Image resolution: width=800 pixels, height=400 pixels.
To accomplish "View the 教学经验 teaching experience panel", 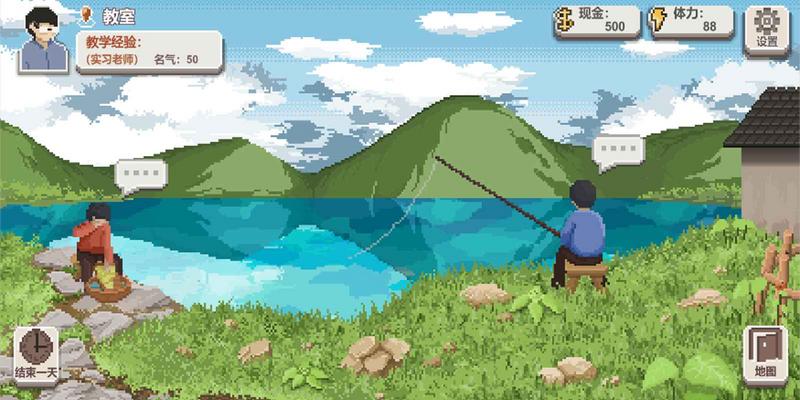I will click(148, 50).
